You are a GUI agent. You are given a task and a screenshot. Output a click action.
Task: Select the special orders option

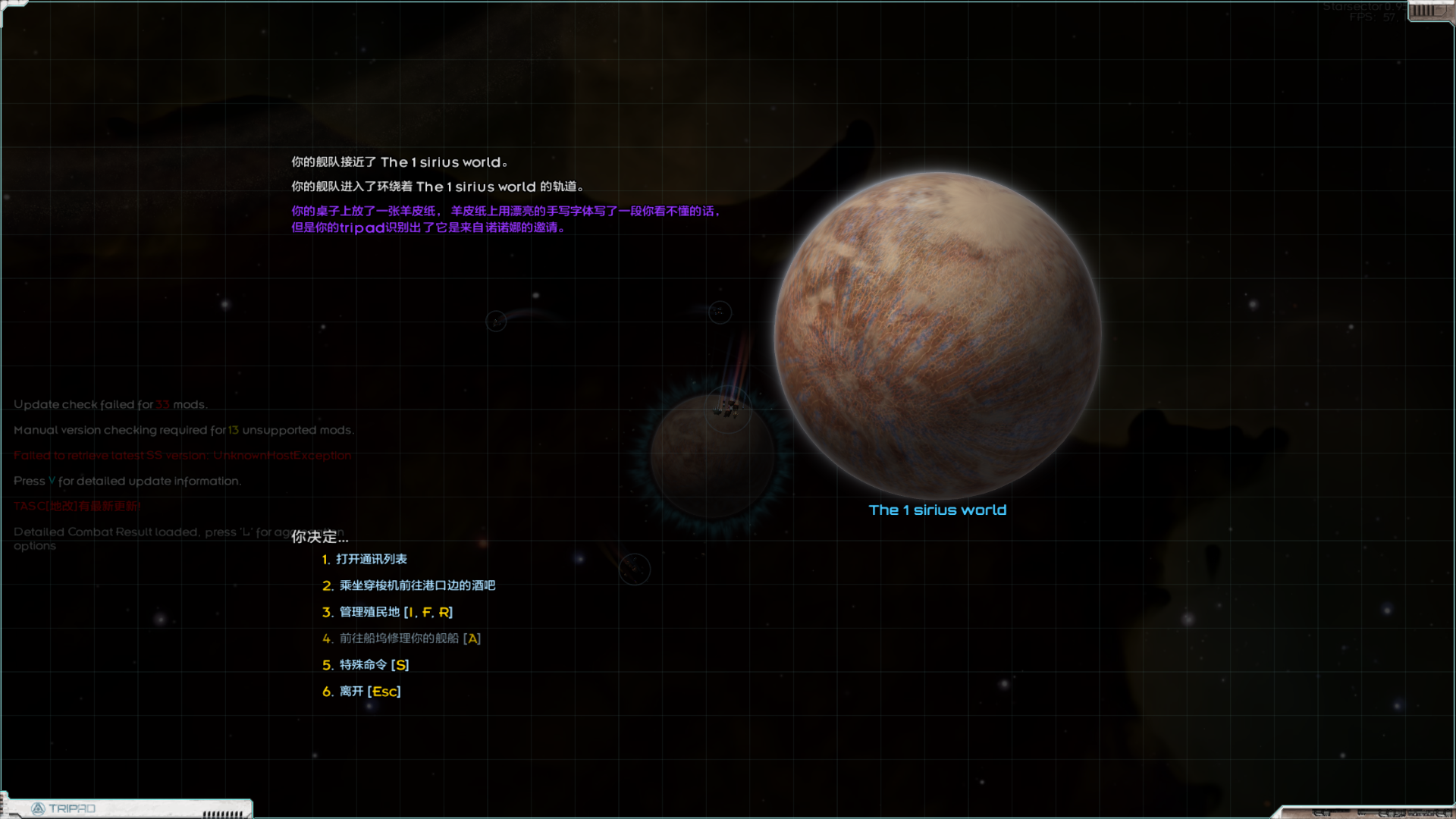point(374,665)
